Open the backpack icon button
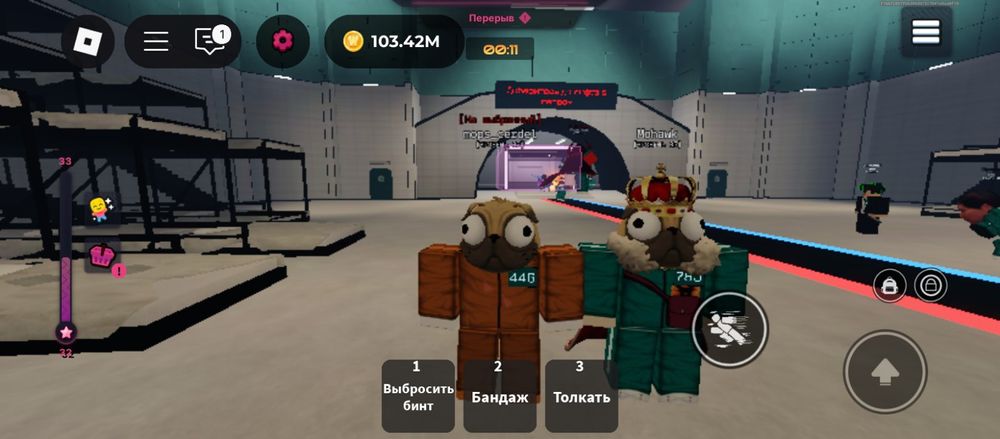1000x439 pixels. pos(889,285)
